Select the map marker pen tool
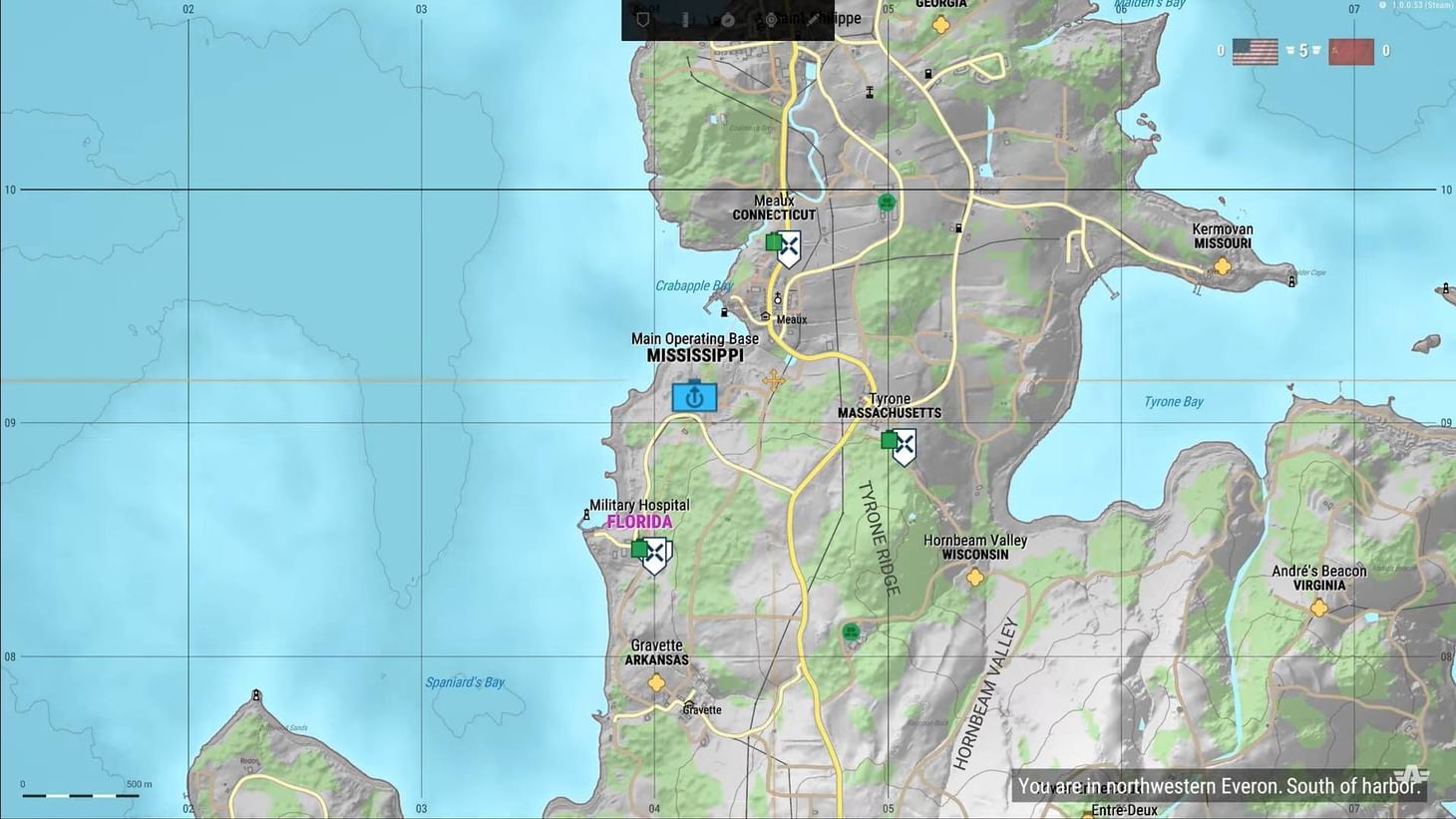The image size is (1456, 819). [x=813, y=19]
